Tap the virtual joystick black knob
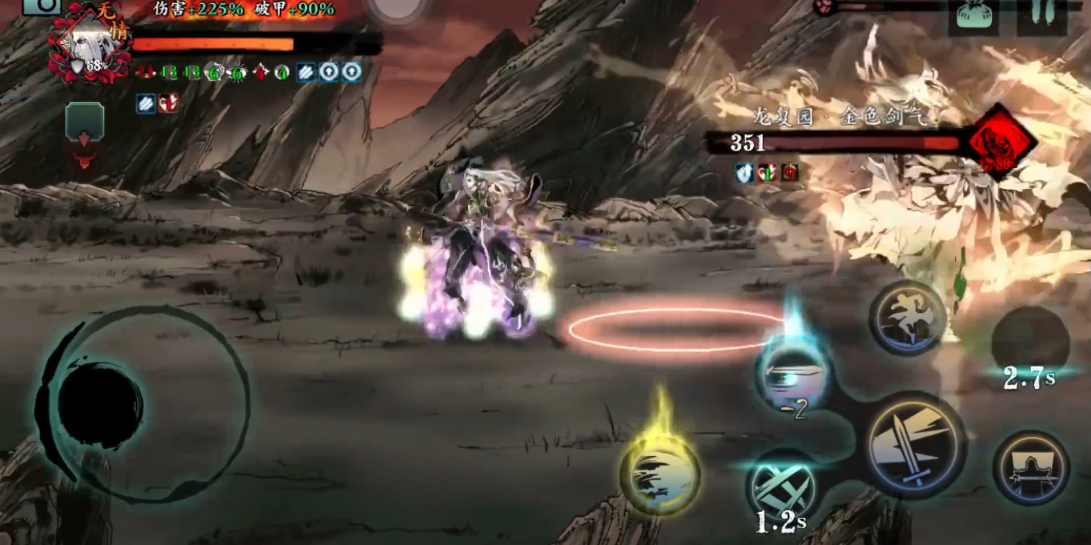1091x545 pixels. pyautogui.click(x=99, y=405)
